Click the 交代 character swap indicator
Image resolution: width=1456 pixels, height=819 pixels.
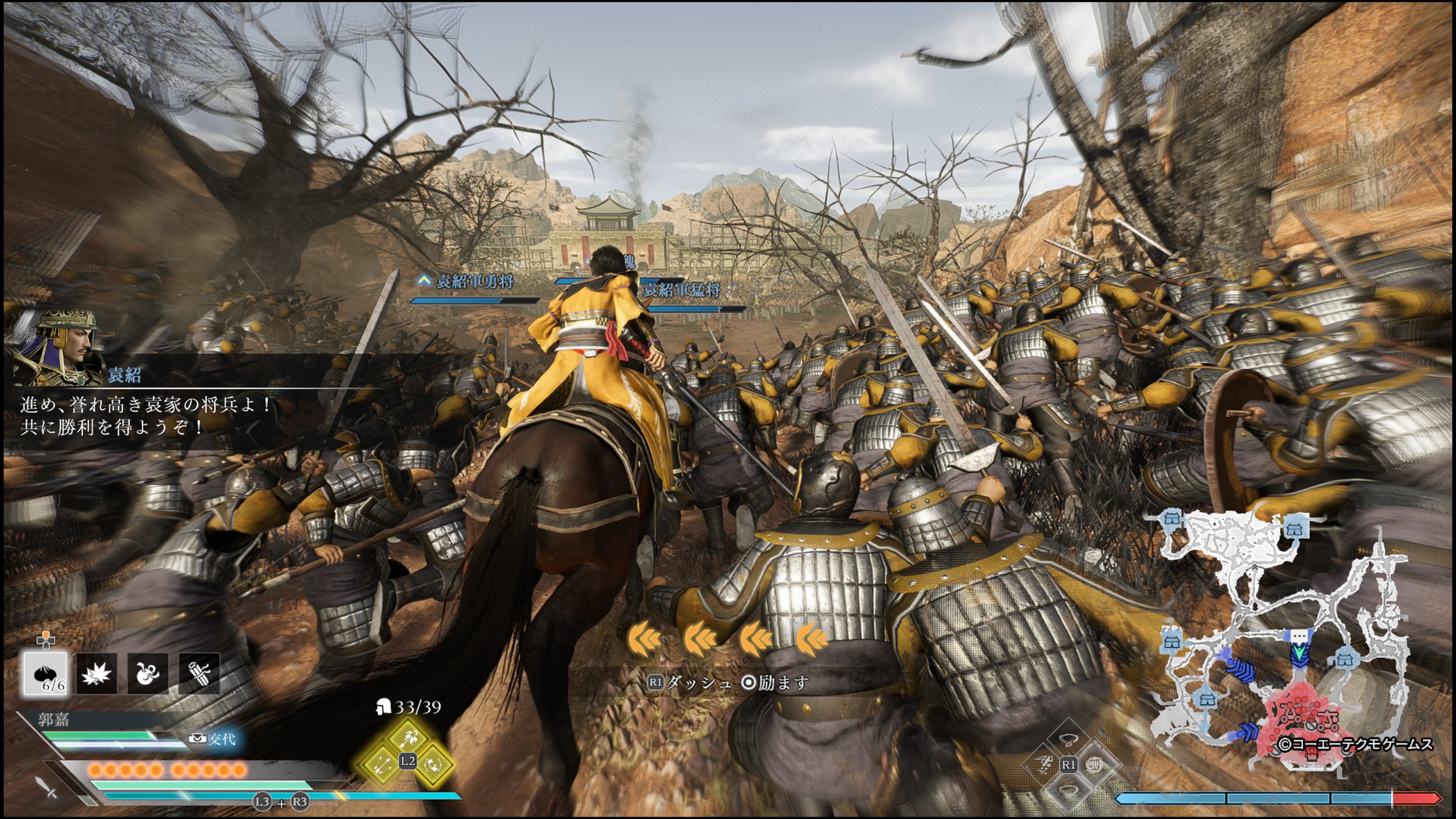point(215,739)
